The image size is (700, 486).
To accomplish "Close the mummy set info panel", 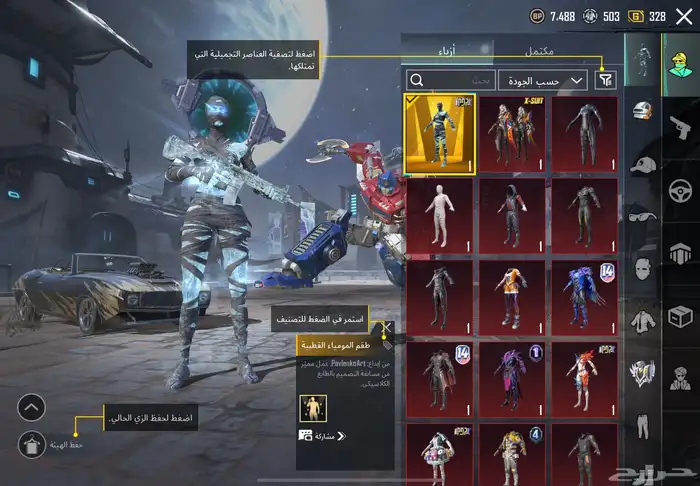I will click(387, 327).
